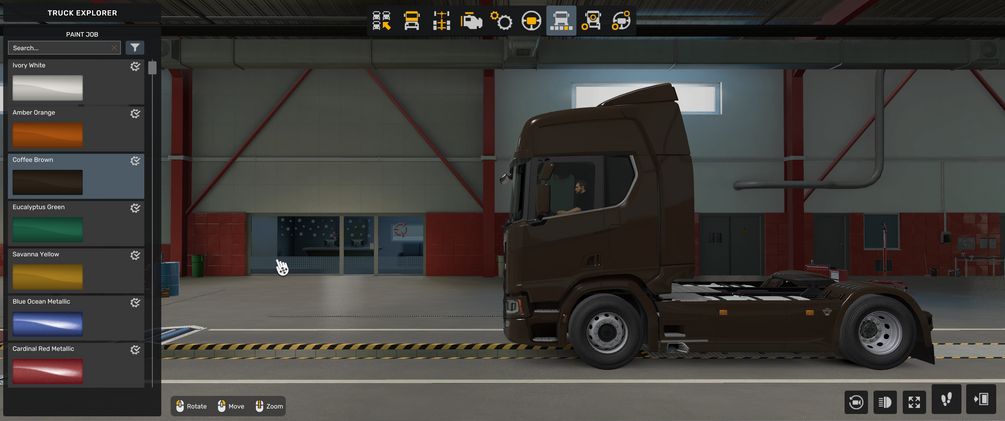Apply the Savanna Yellow paint

(x=48, y=276)
